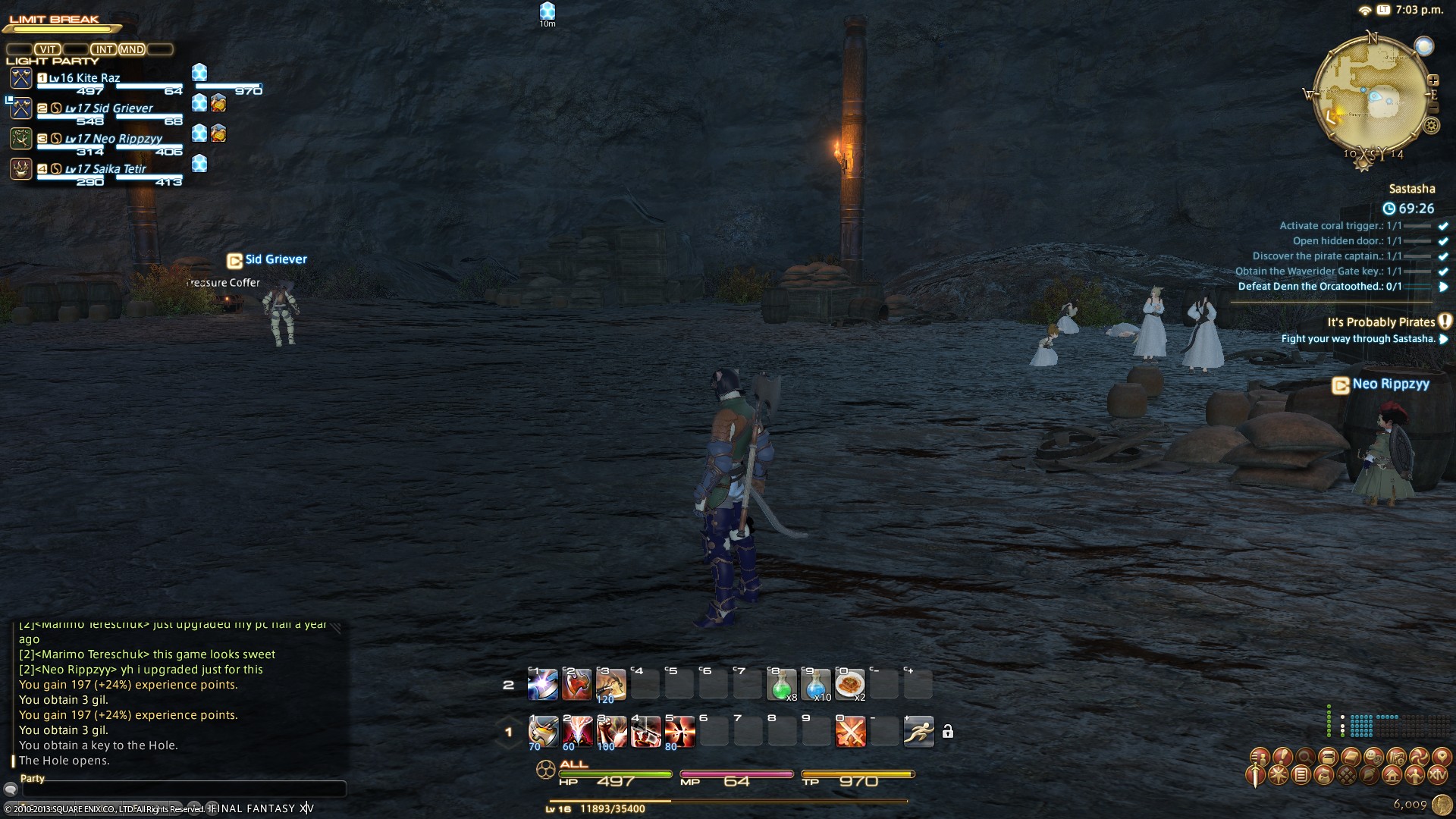Zoom out the minimap with minus button

tap(1433, 108)
